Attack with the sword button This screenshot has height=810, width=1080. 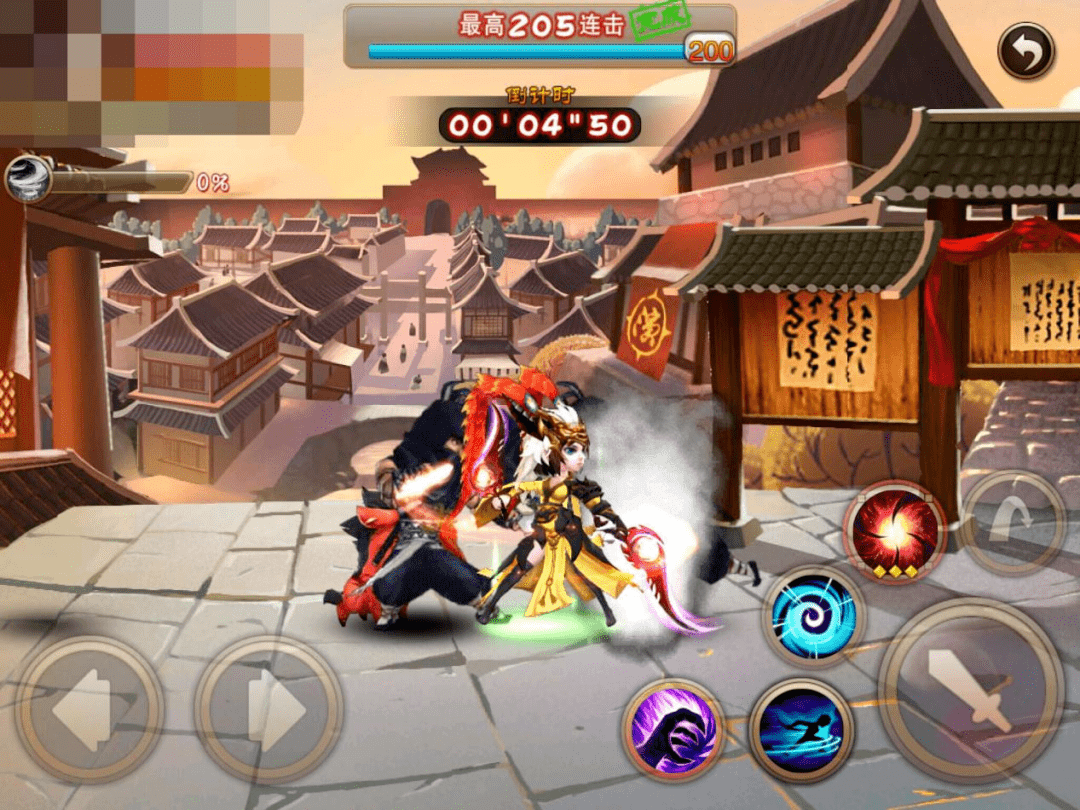point(970,689)
